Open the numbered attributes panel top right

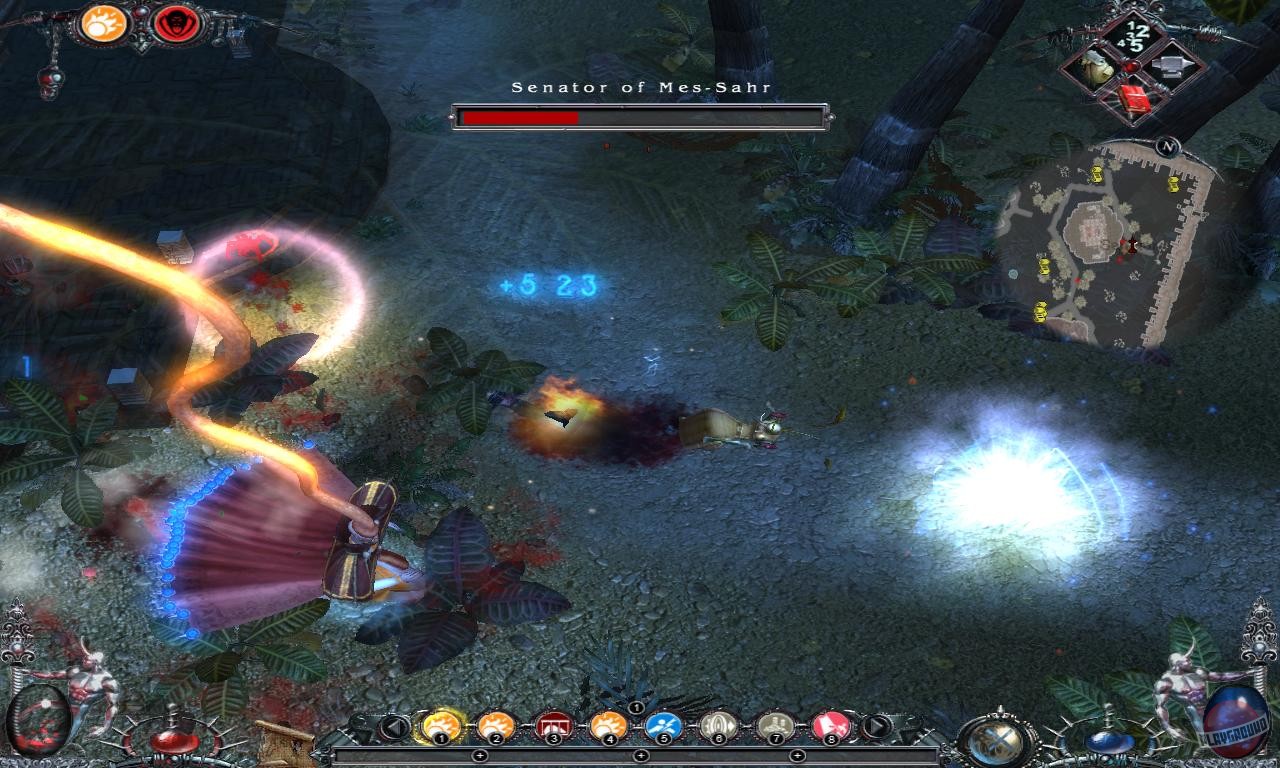coord(1133,35)
